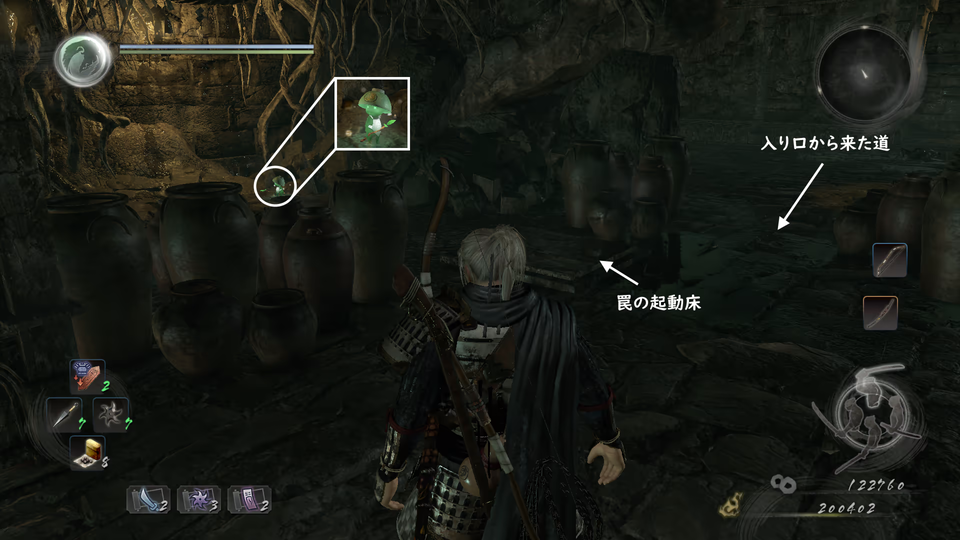Use the kunai shortcut slot
Screen dimensions: 960x540
click(63, 414)
